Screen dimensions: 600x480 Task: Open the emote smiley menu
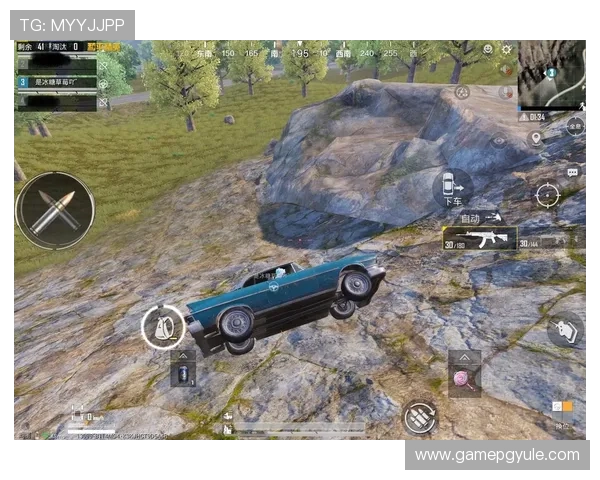488,49
